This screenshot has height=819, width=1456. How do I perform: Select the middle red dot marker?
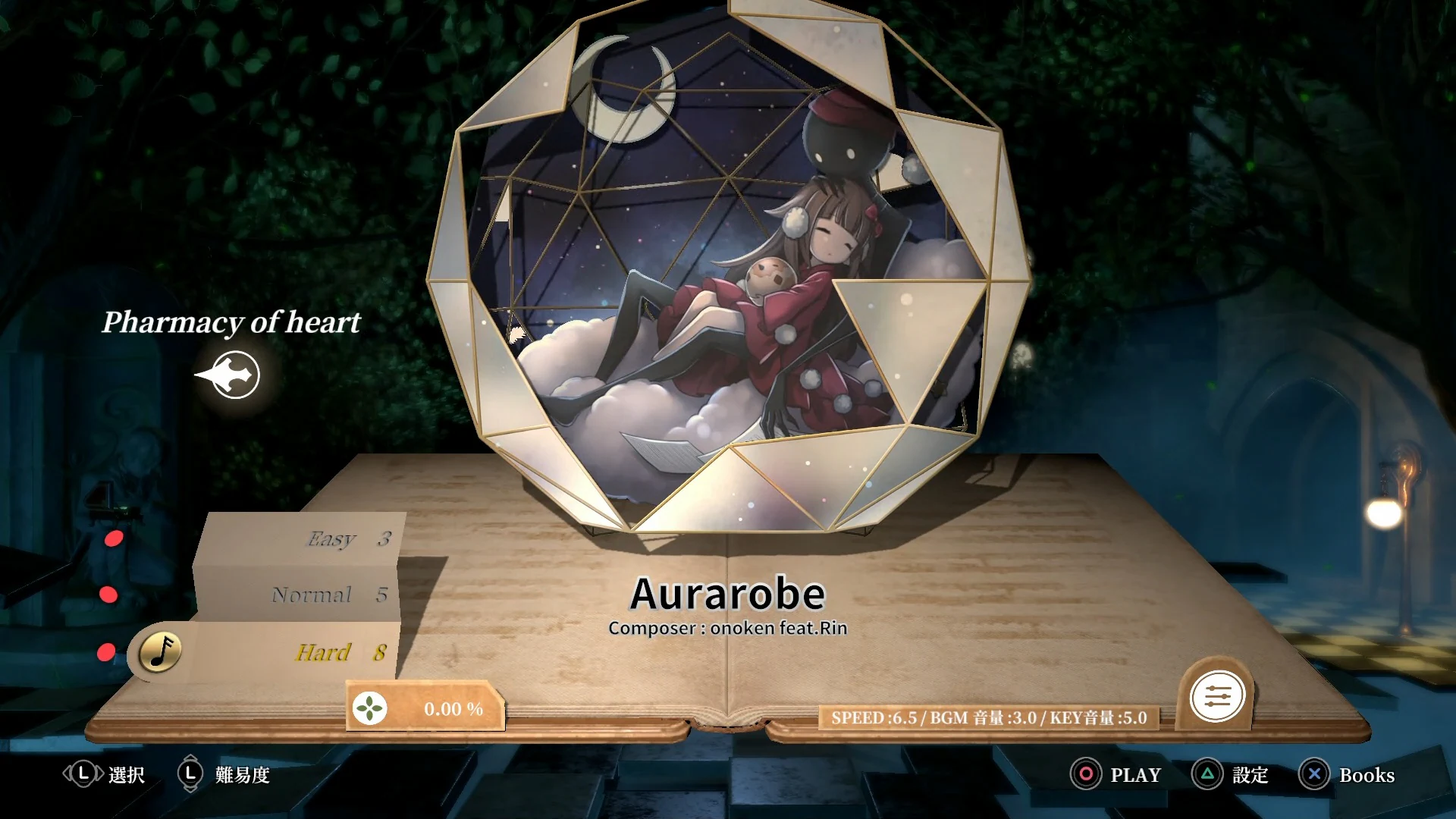(110, 595)
